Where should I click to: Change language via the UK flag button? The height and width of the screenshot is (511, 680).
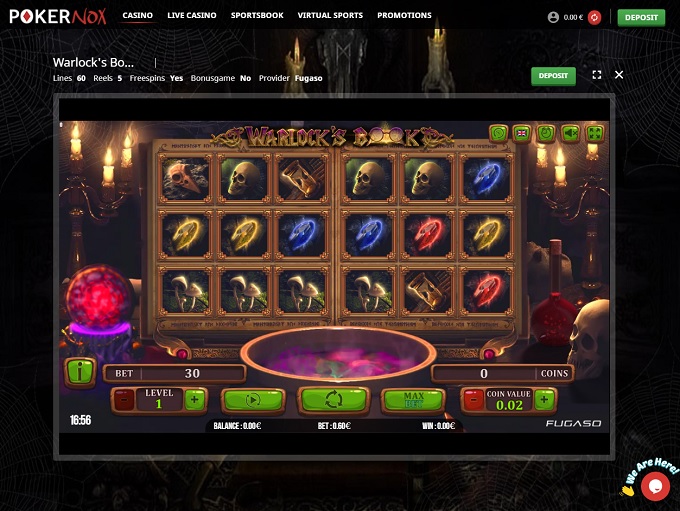click(521, 132)
